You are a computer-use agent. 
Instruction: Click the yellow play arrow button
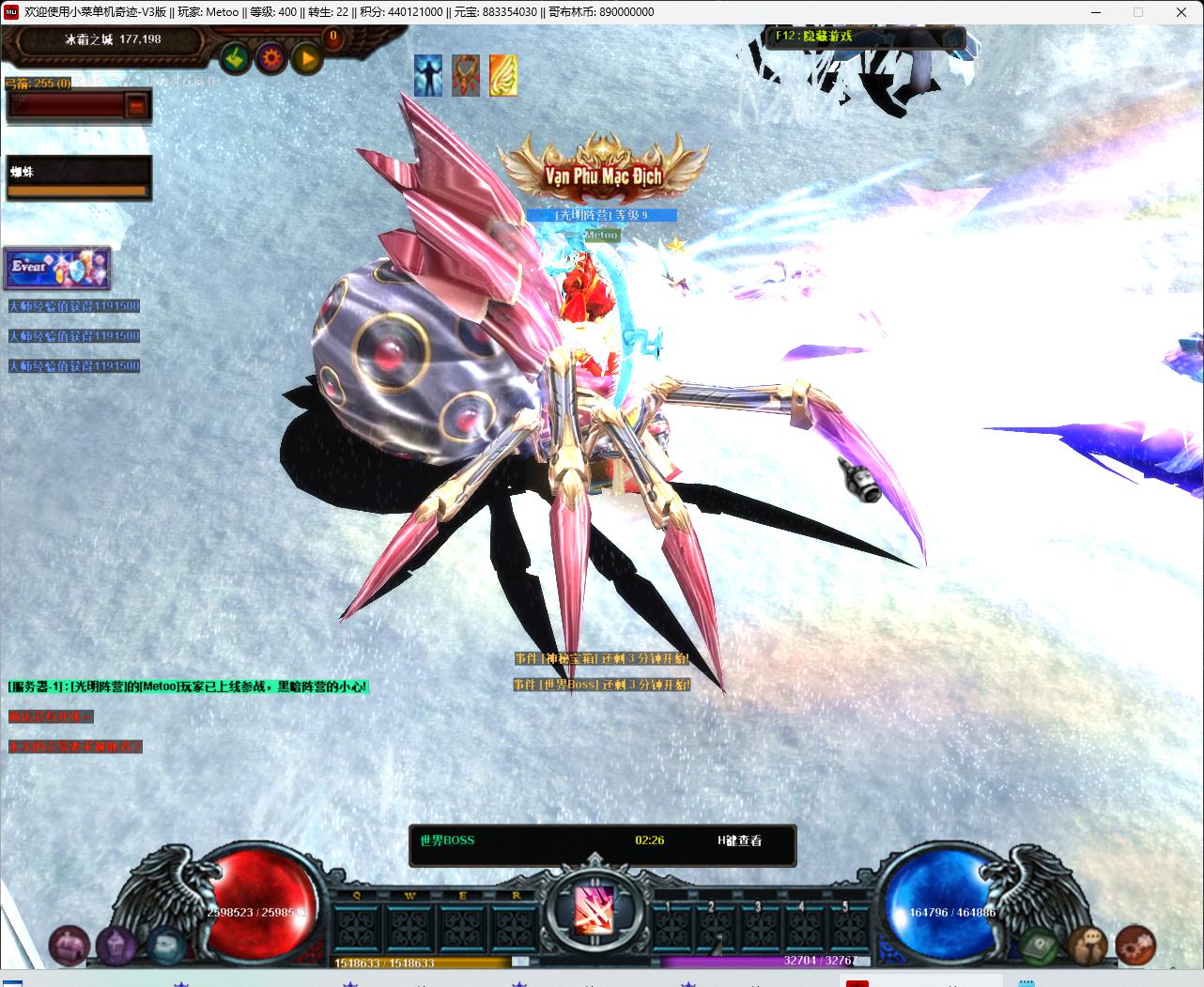307,59
